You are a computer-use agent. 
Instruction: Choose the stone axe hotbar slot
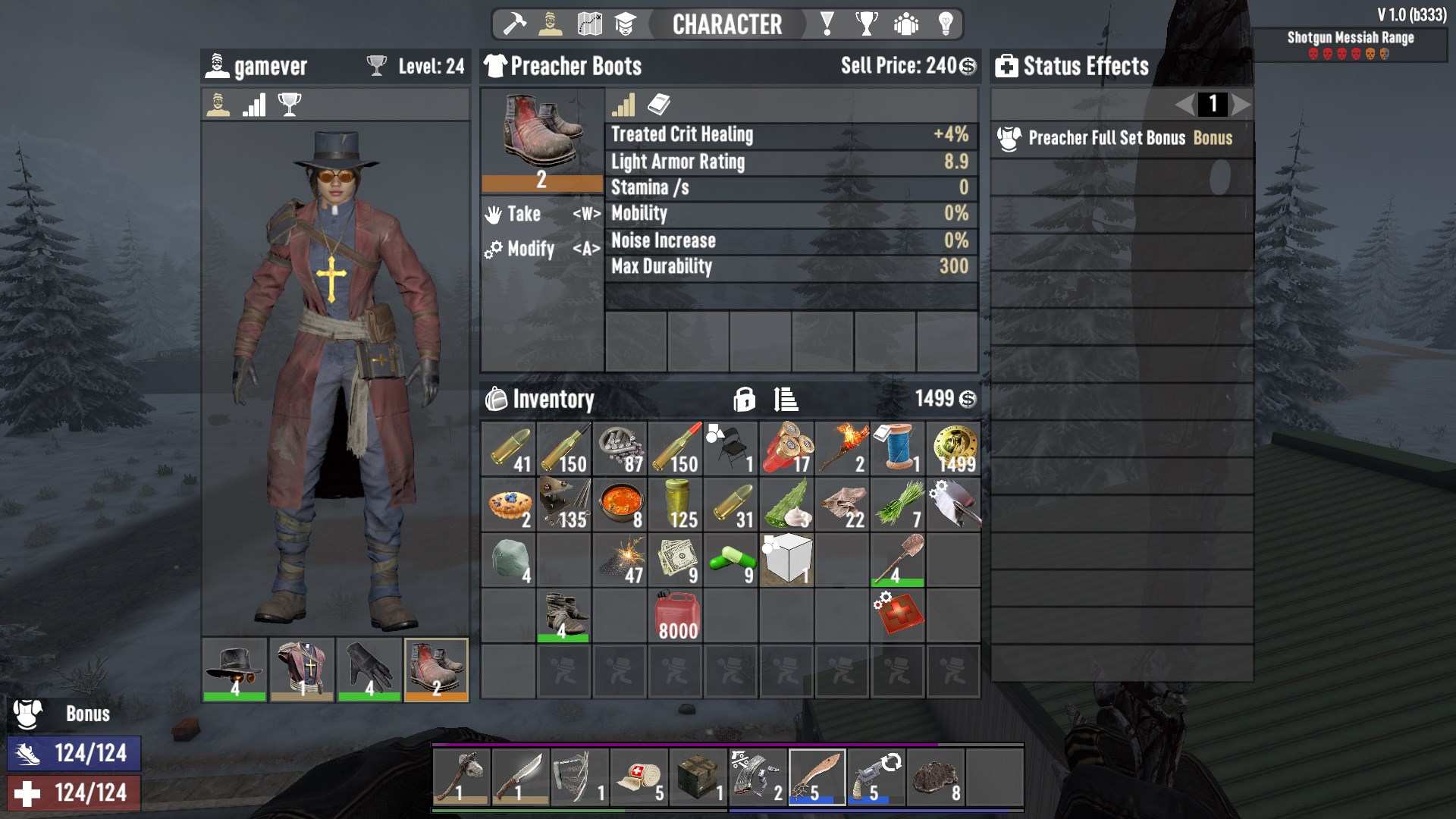pos(461,777)
